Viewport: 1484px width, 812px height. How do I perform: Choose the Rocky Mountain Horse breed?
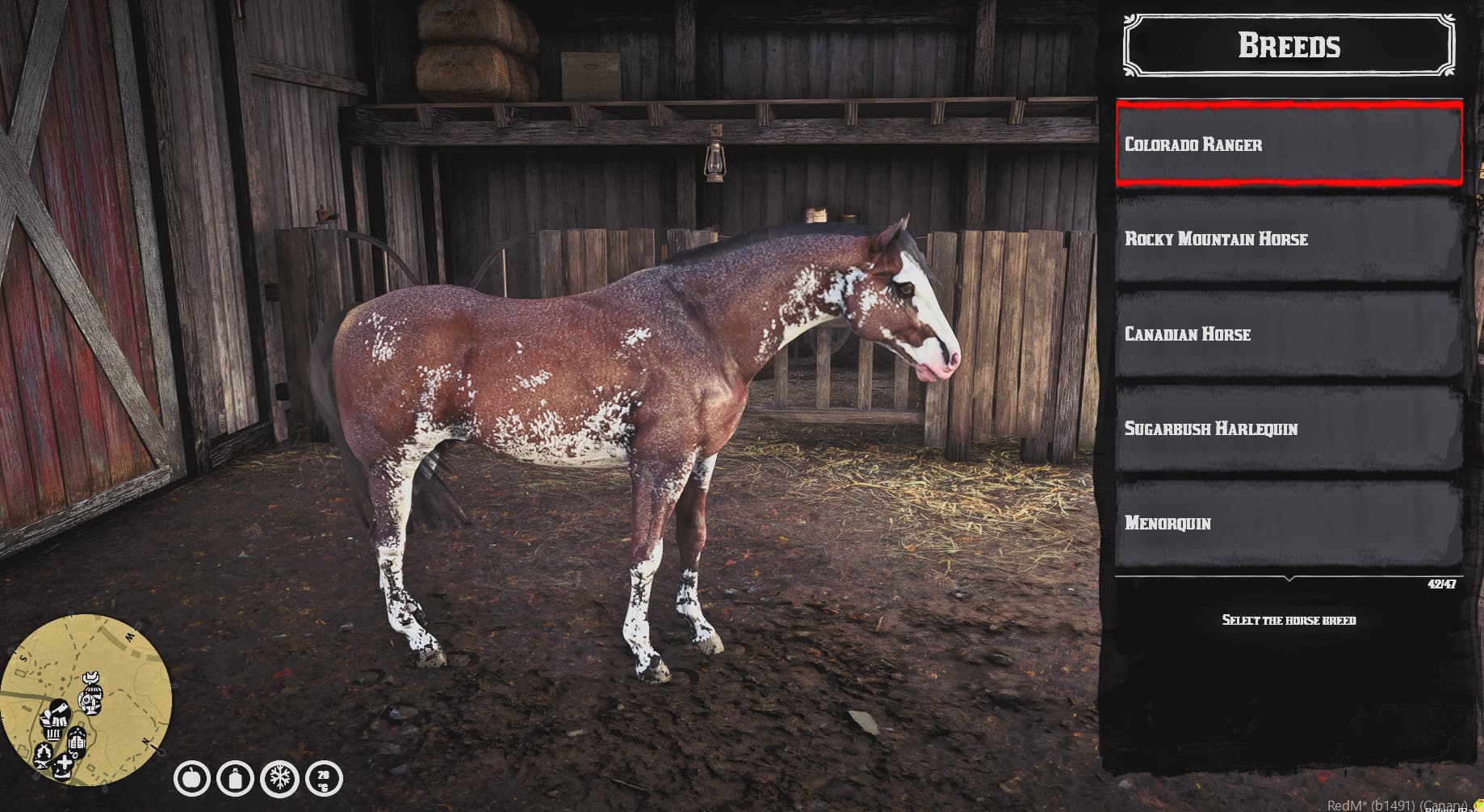coord(1289,239)
